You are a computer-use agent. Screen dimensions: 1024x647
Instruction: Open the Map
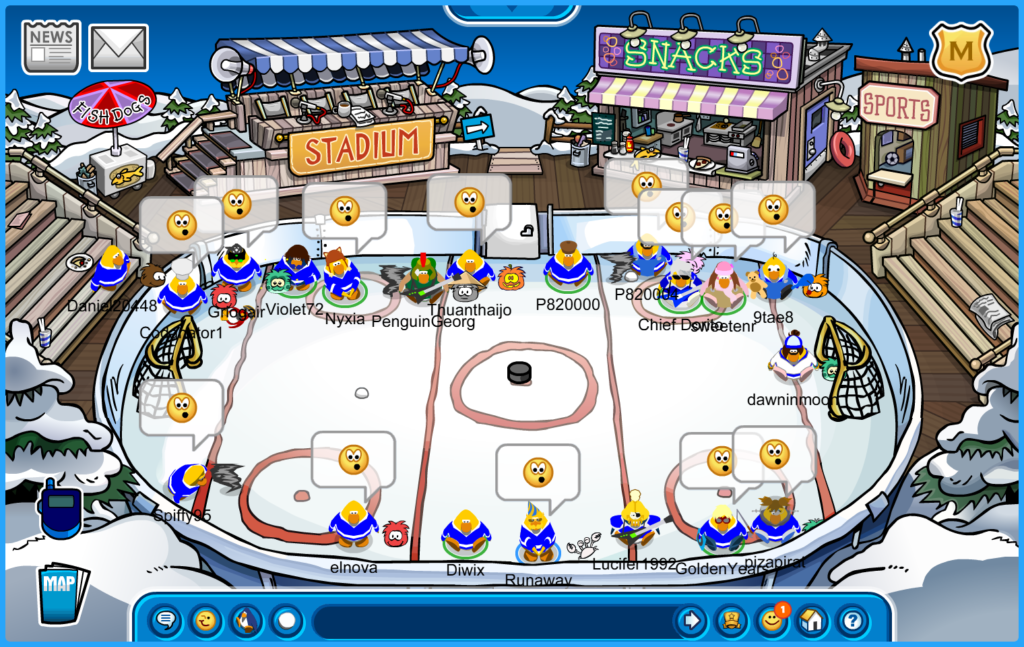(62, 594)
